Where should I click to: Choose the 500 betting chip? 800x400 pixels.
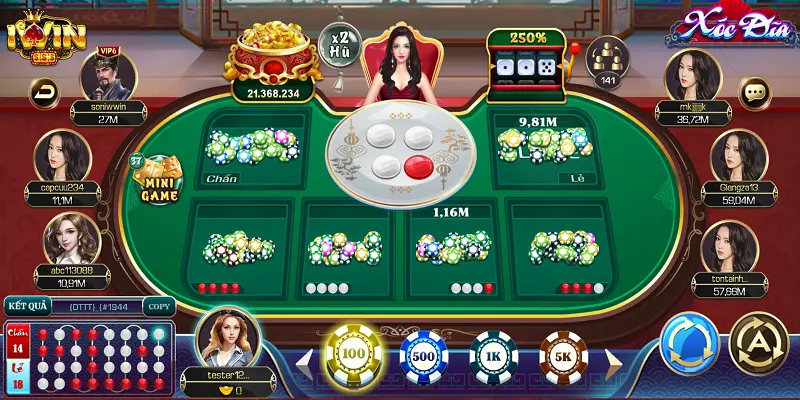click(423, 357)
